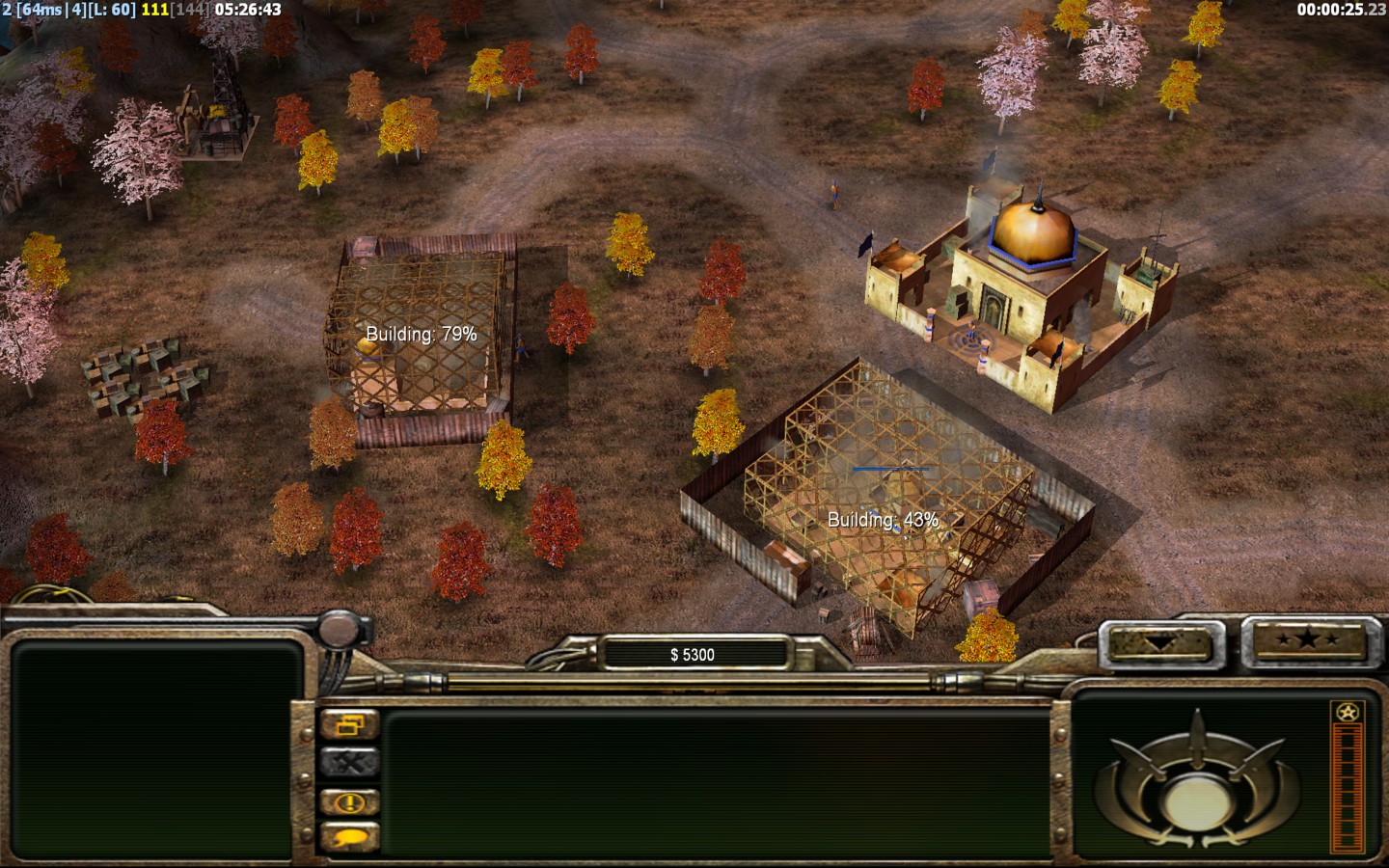Activate the exclamation mark beacon button
Image resolution: width=1389 pixels, height=868 pixels.
click(349, 801)
